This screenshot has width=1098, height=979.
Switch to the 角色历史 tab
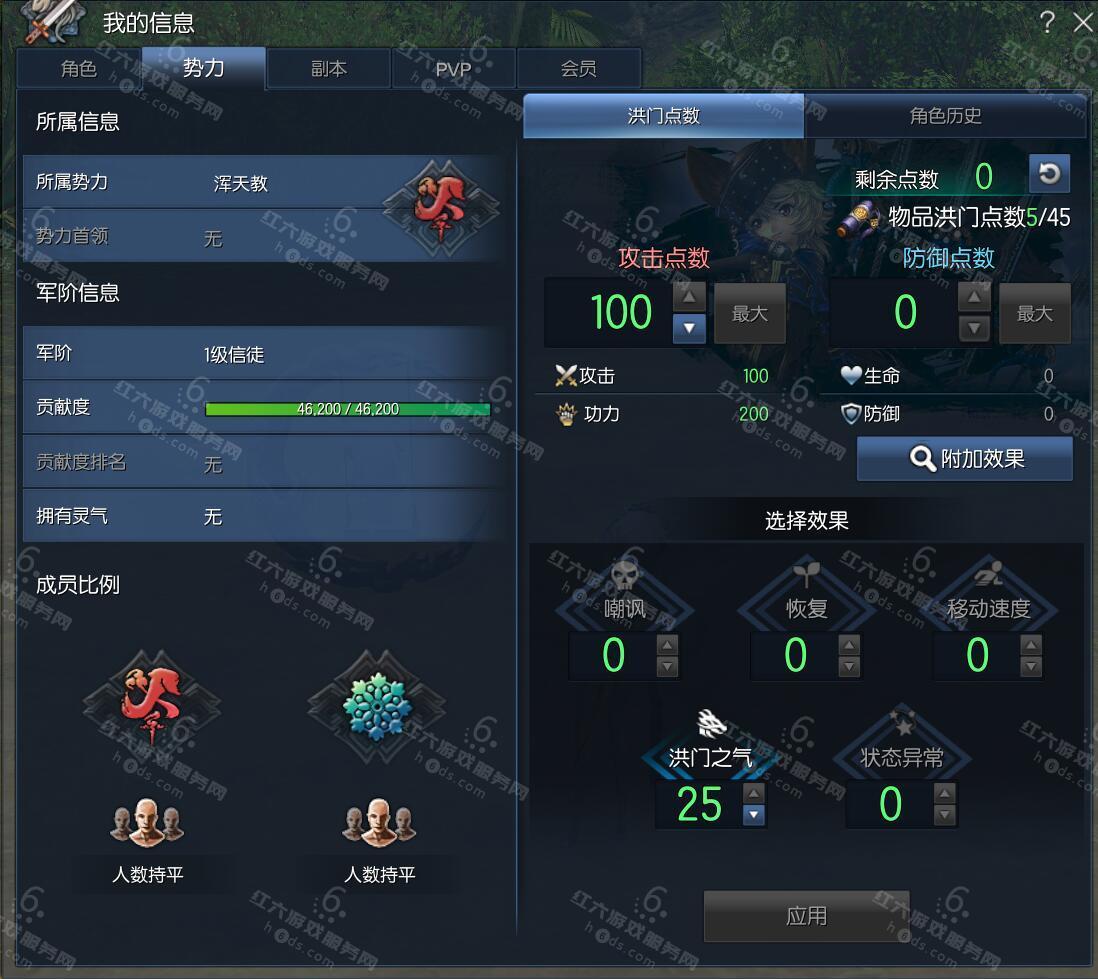point(945,116)
